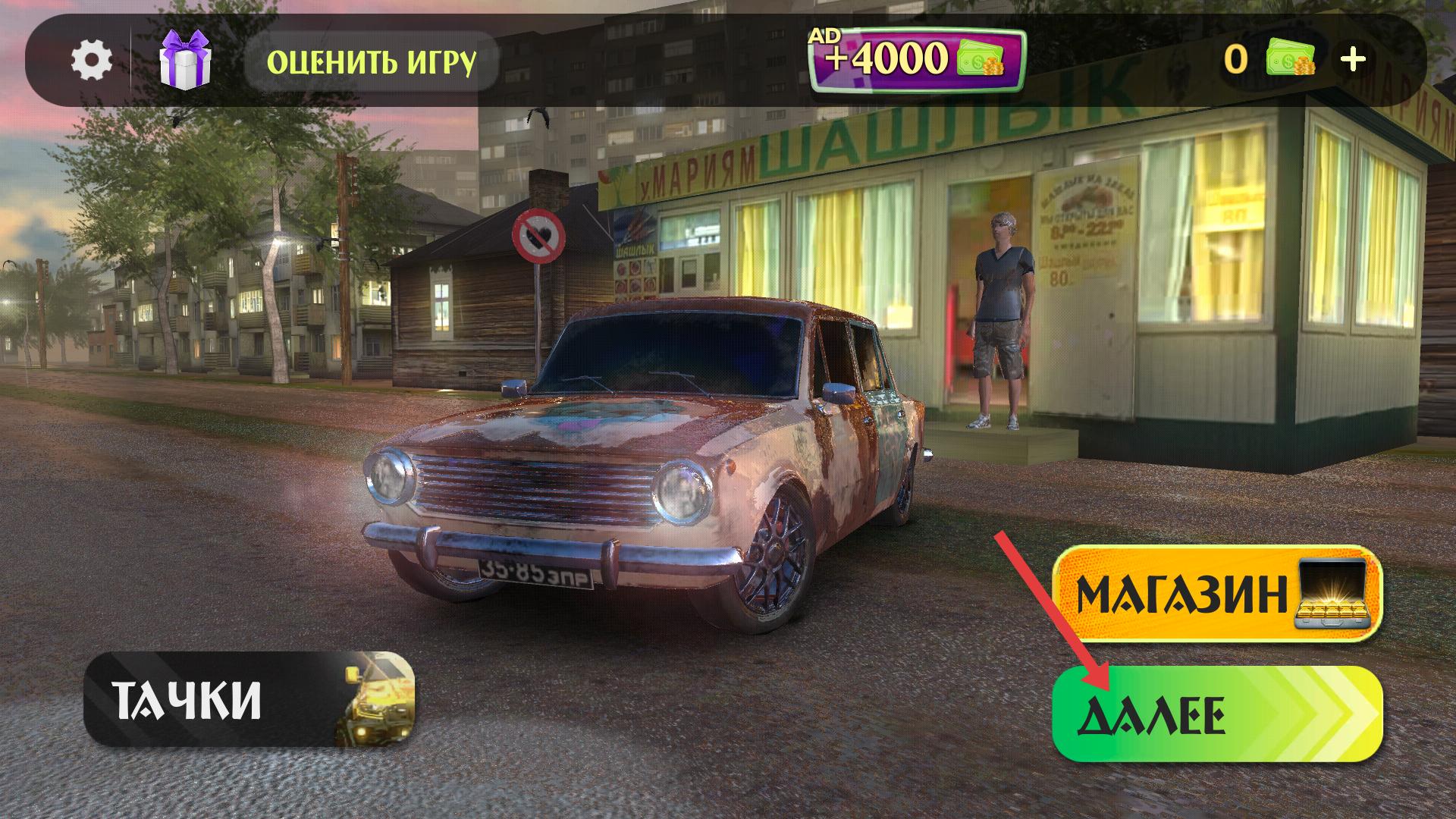Claim the gift box reward

(x=185, y=60)
